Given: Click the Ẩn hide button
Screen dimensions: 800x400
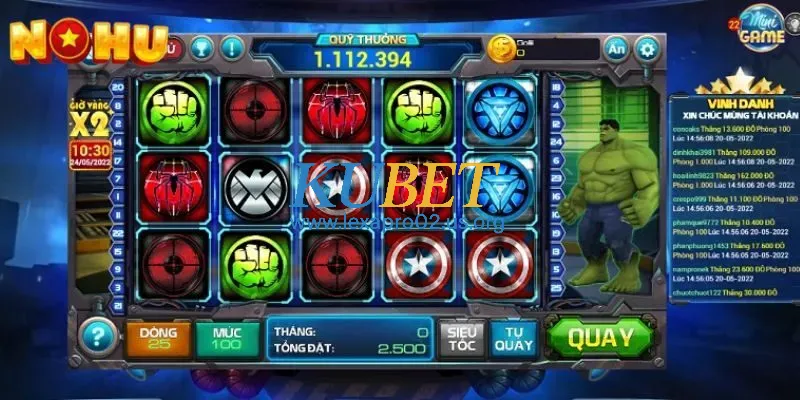Looking at the screenshot, I should tap(617, 48).
